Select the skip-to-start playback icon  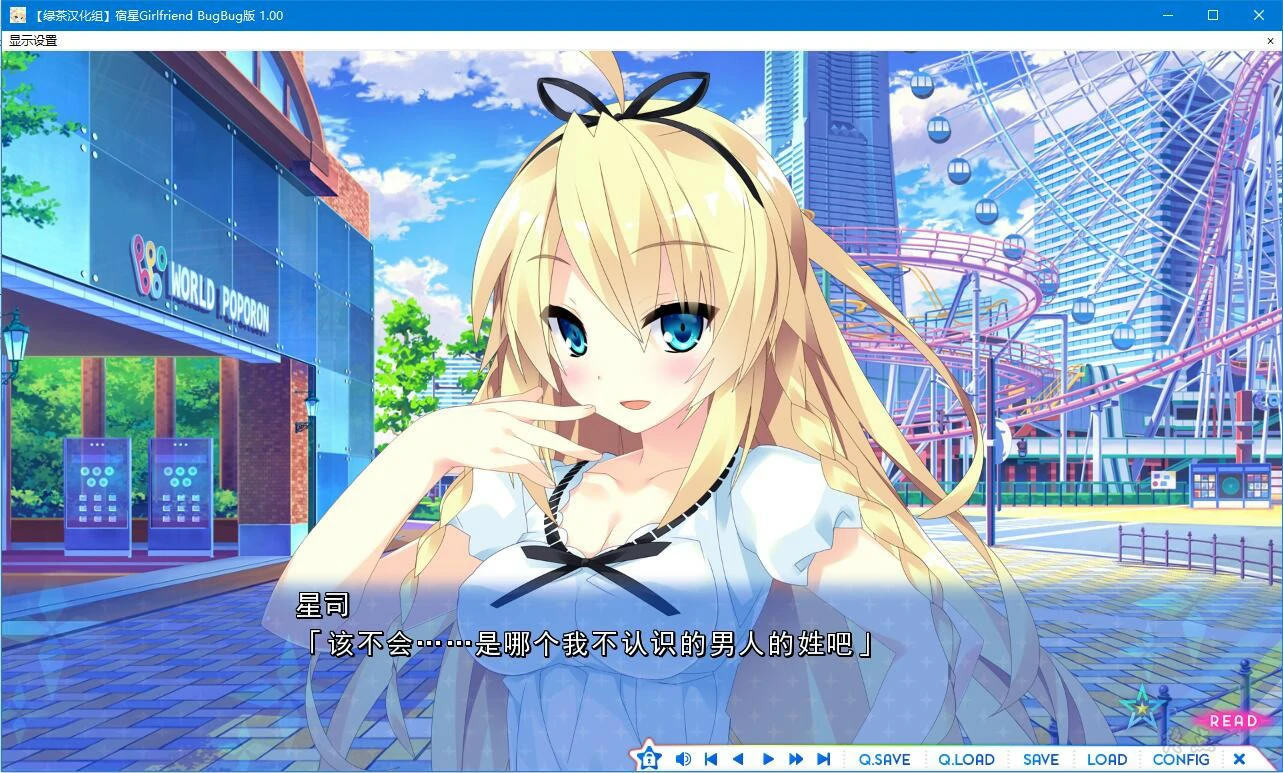pos(712,758)
